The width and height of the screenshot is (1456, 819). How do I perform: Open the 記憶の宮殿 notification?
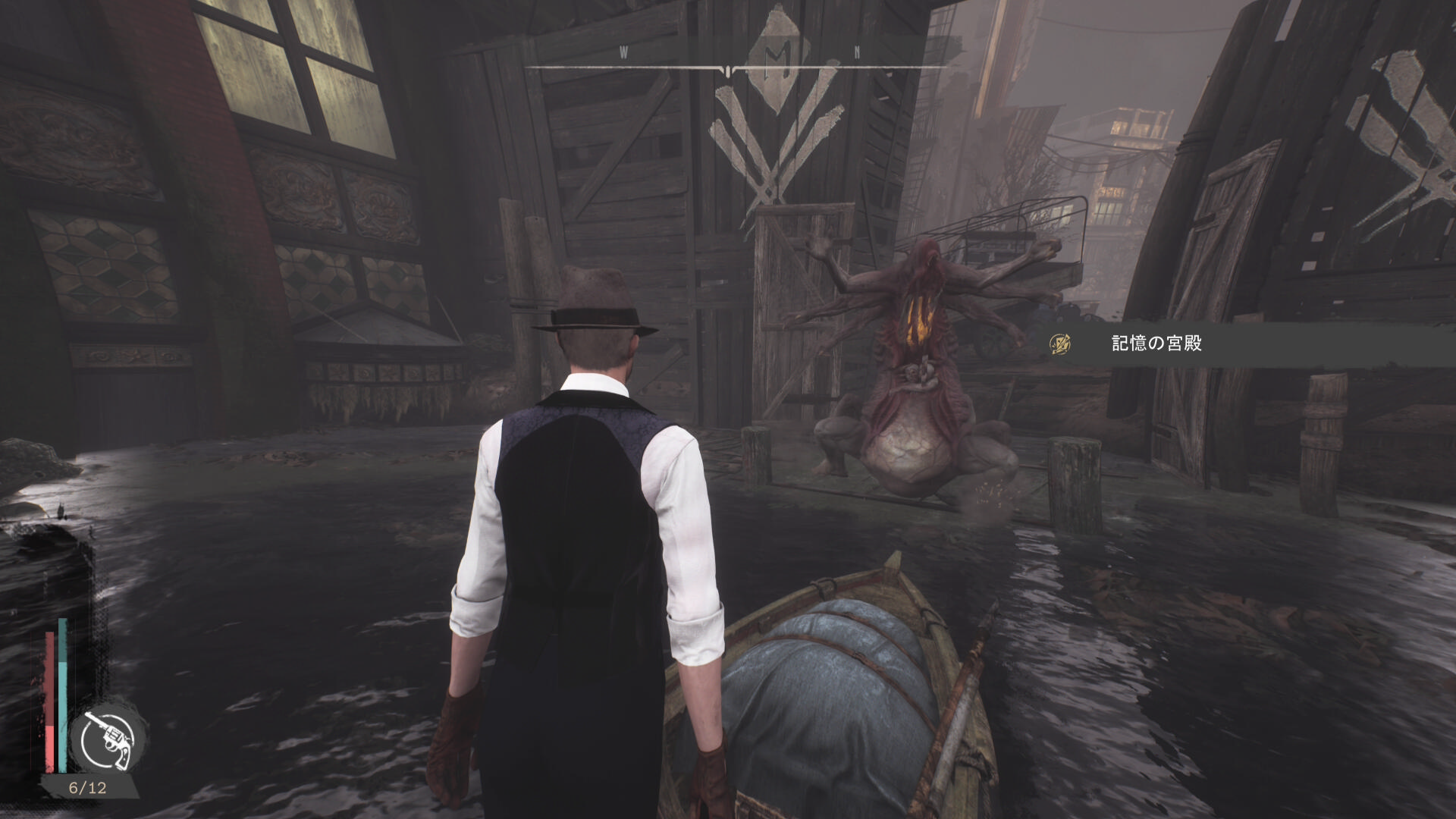(1156, 344)
